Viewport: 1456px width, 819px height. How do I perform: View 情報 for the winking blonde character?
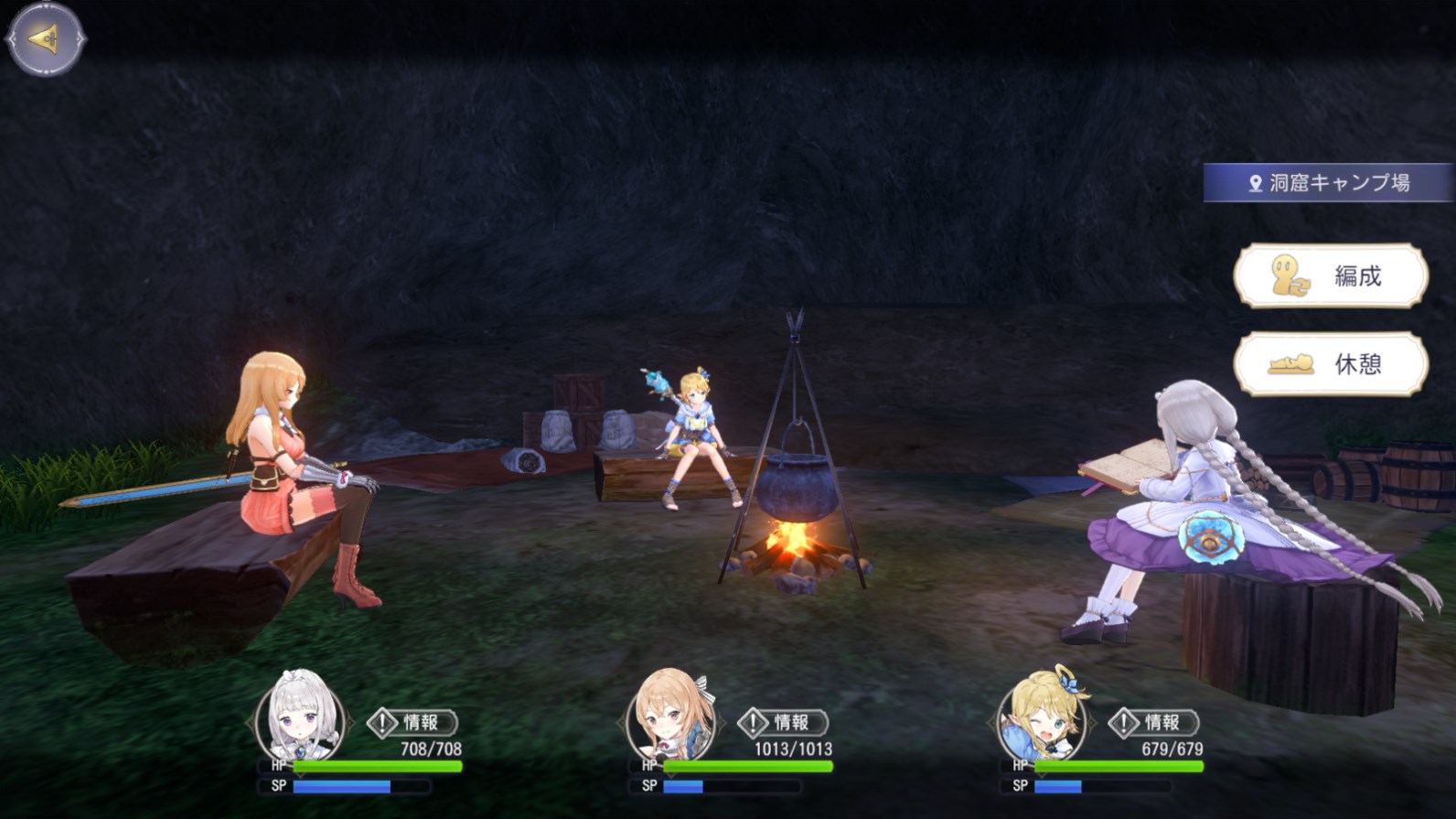point(1154,723)
